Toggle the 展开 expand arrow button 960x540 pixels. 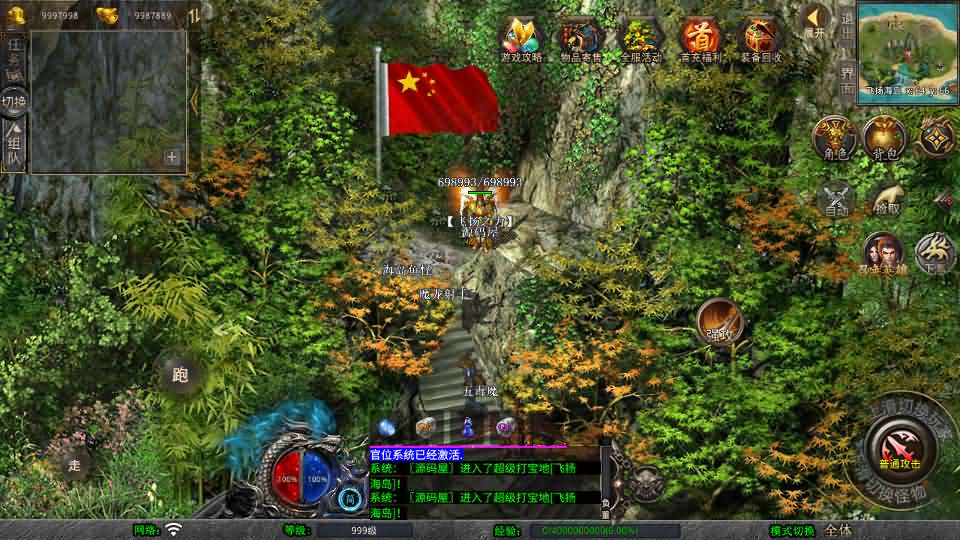pos(816,20)
